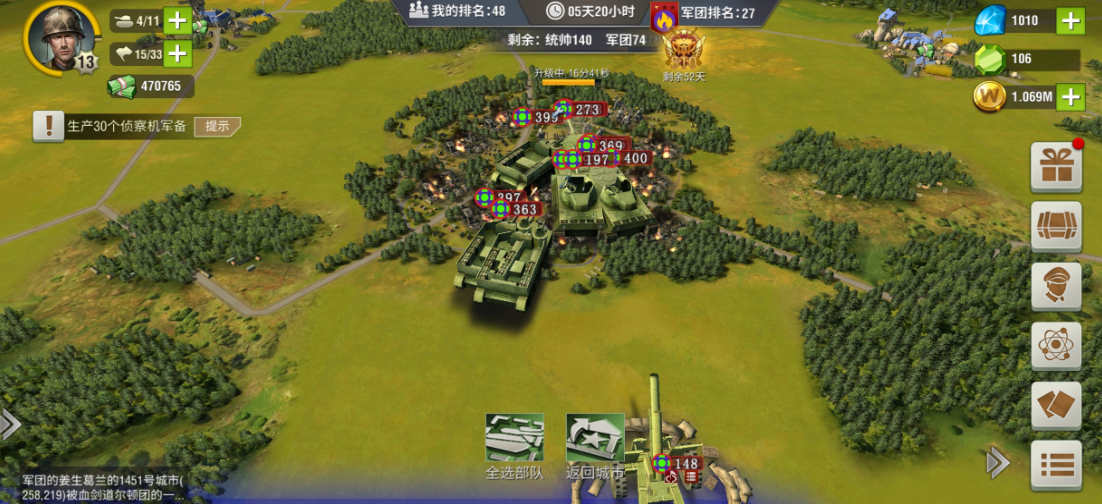This screenshot has width=1102, height=504.
Task: Expand the chat panel arrow at left edge
Action: pyautogui.click(x=10, y=424)
